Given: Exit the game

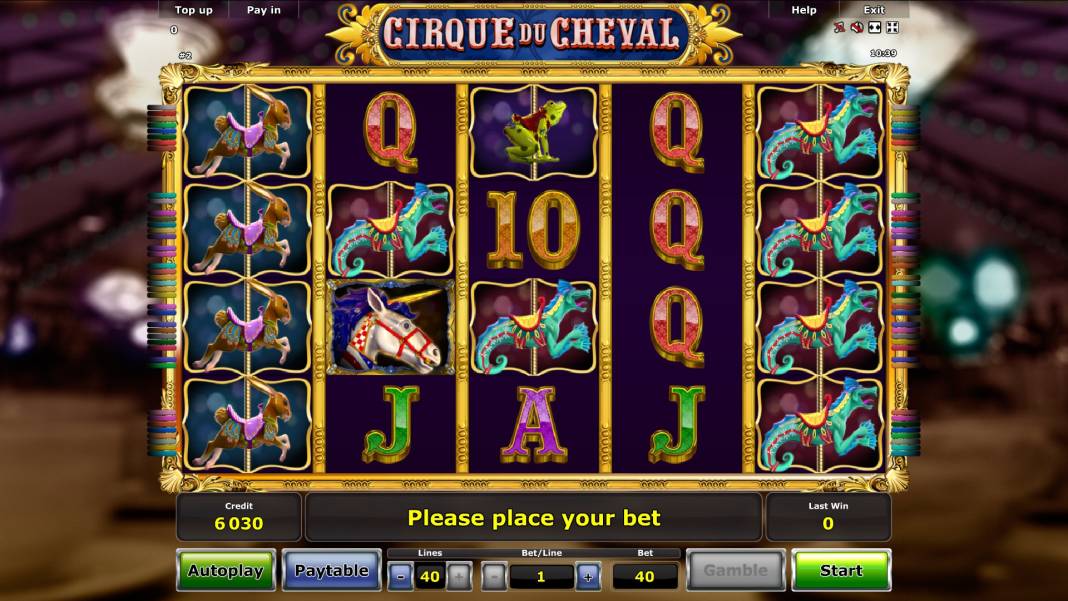Looking at the screenshot, I should (874, 10).
